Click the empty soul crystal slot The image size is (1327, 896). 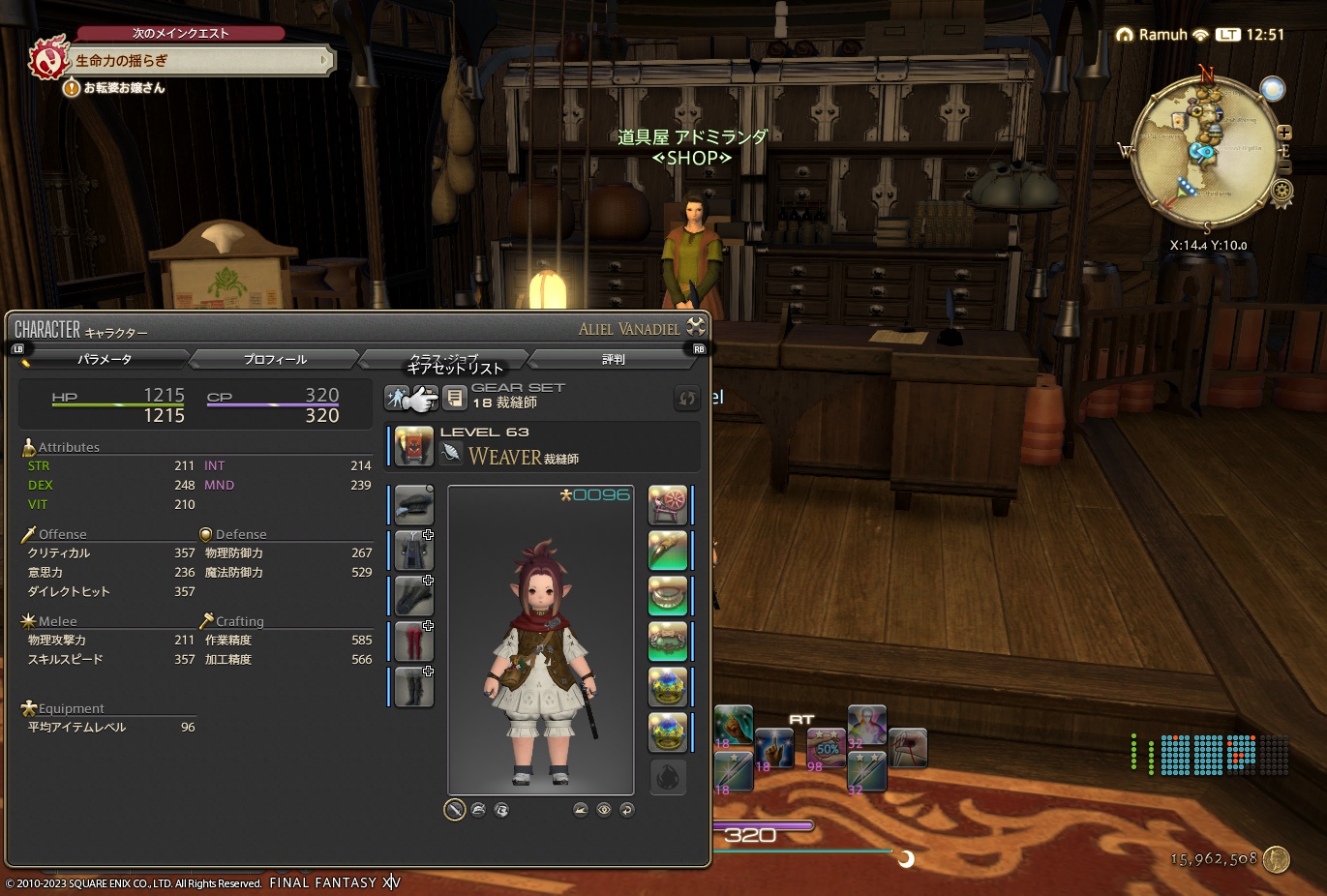pyautogui.click(x=668, y=777)
